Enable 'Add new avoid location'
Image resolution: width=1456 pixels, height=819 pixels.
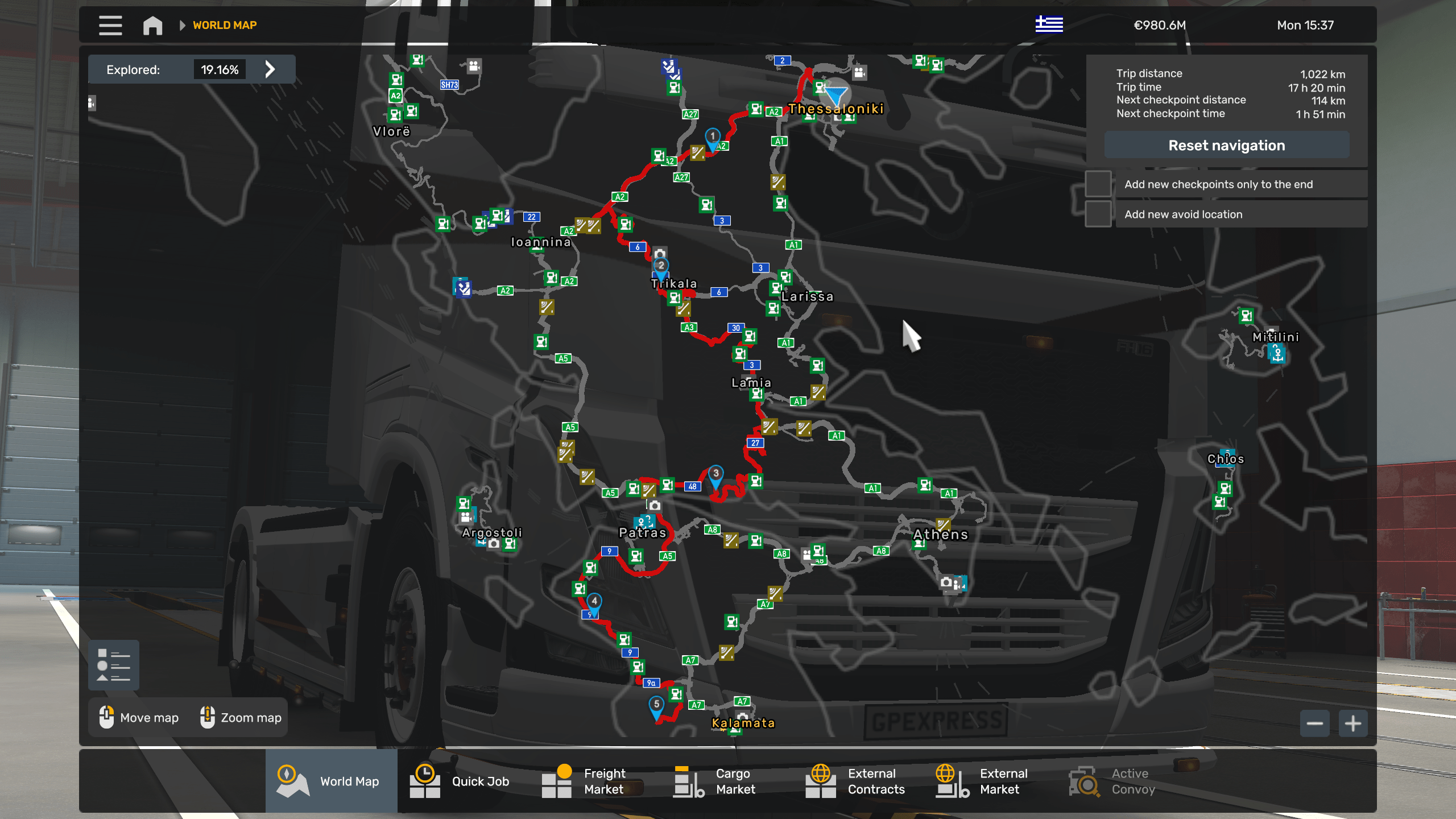(x=1099, y=214)
